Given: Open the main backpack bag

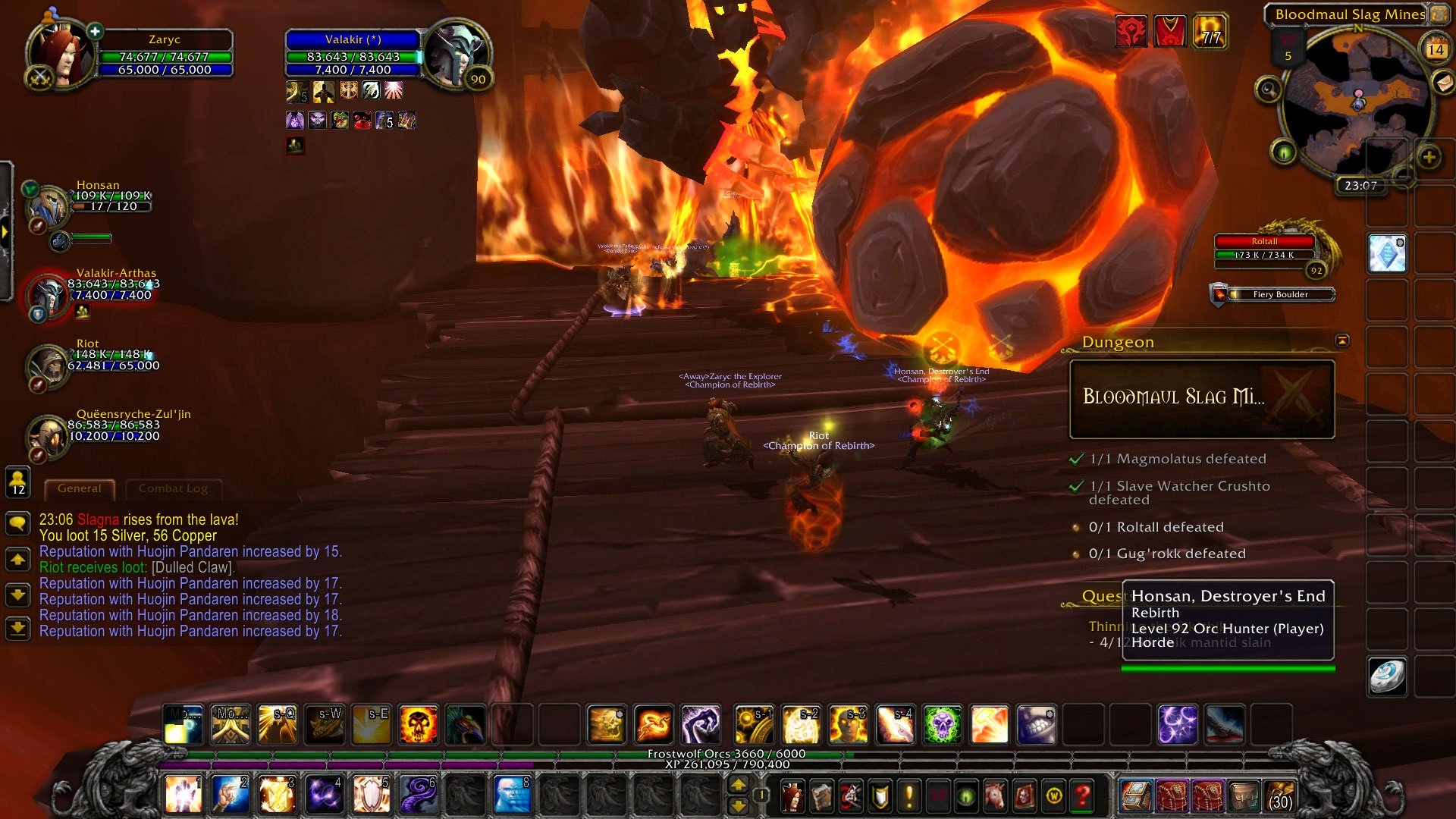Looking at the screenshot, I should (x=1280, y=795).
